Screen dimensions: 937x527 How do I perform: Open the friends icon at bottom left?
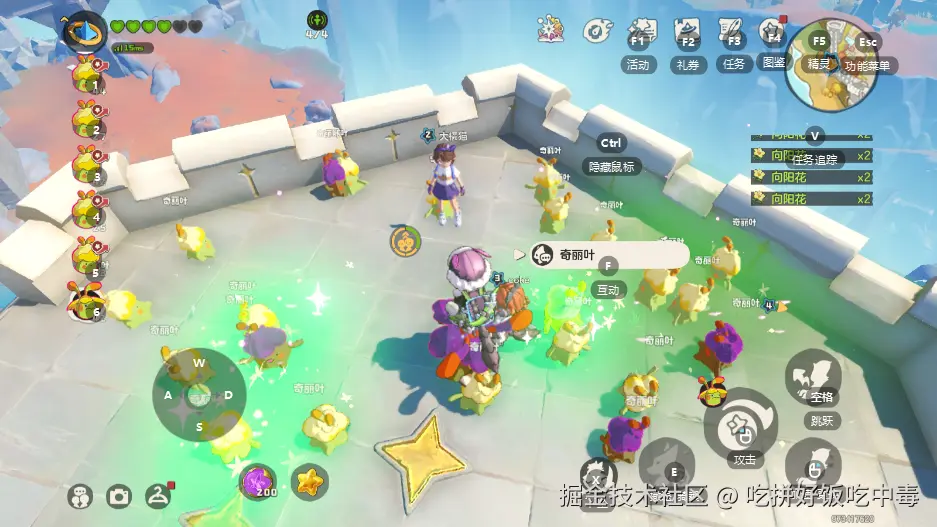pos(81,496)
